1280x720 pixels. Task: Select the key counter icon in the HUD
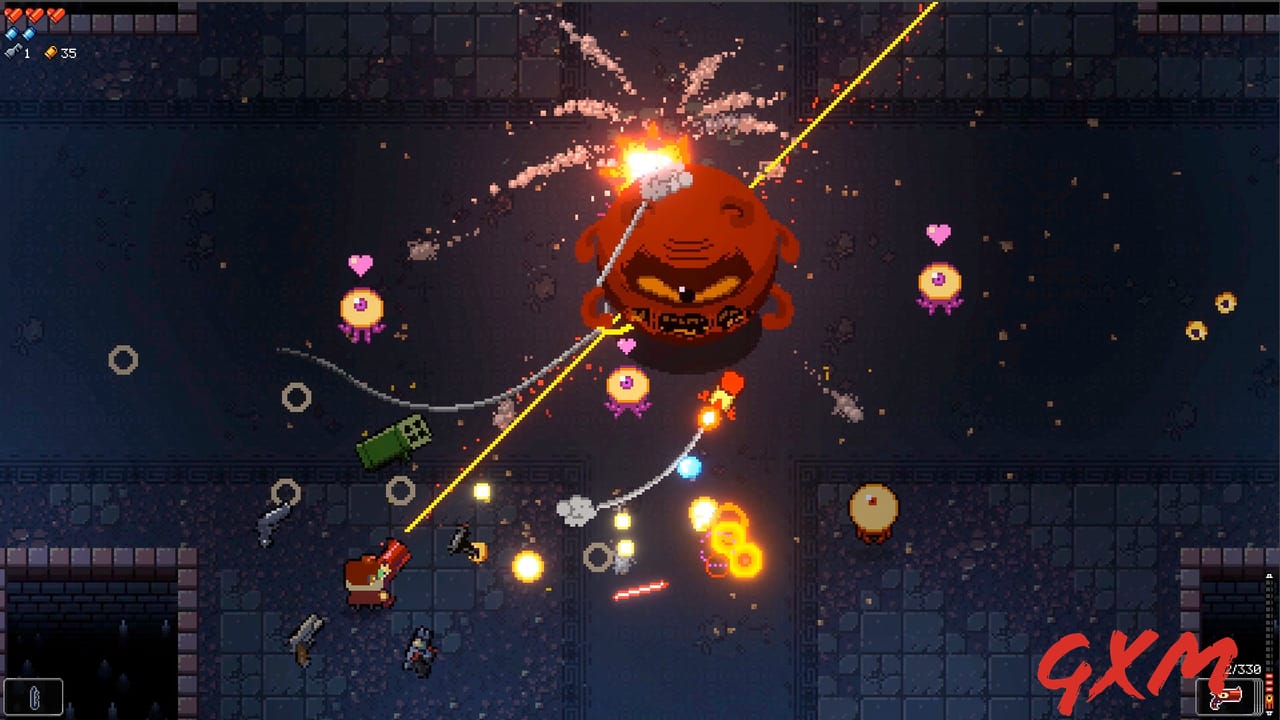pos(12,52)
